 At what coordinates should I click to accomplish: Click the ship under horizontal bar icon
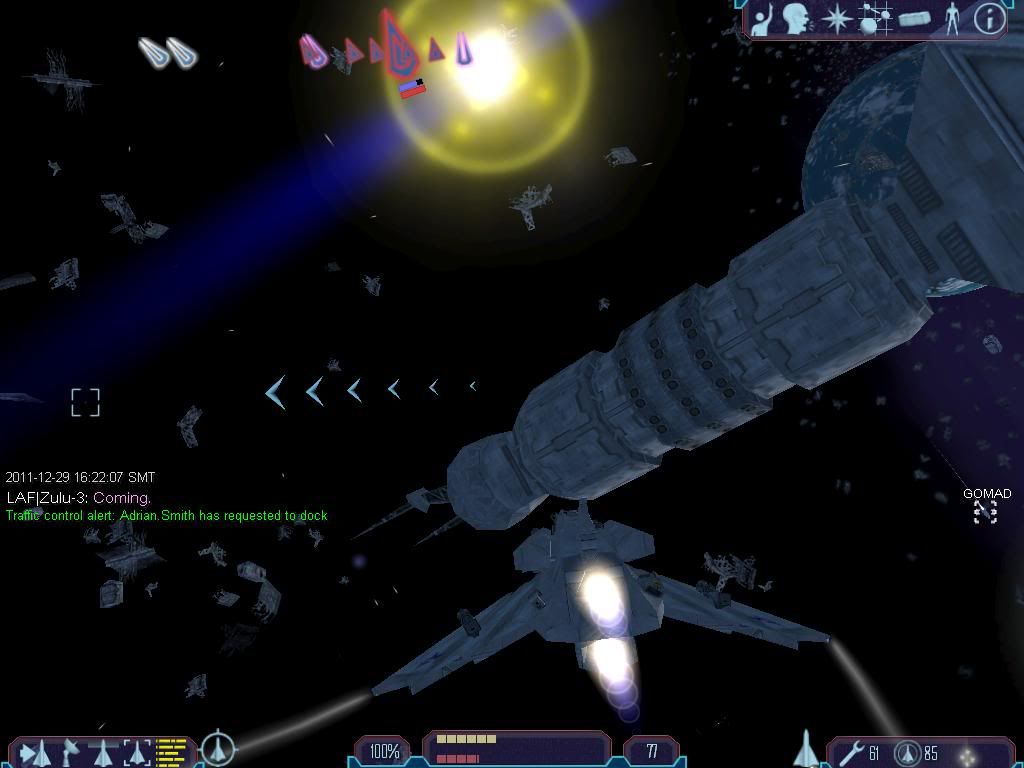click(104, 751)
